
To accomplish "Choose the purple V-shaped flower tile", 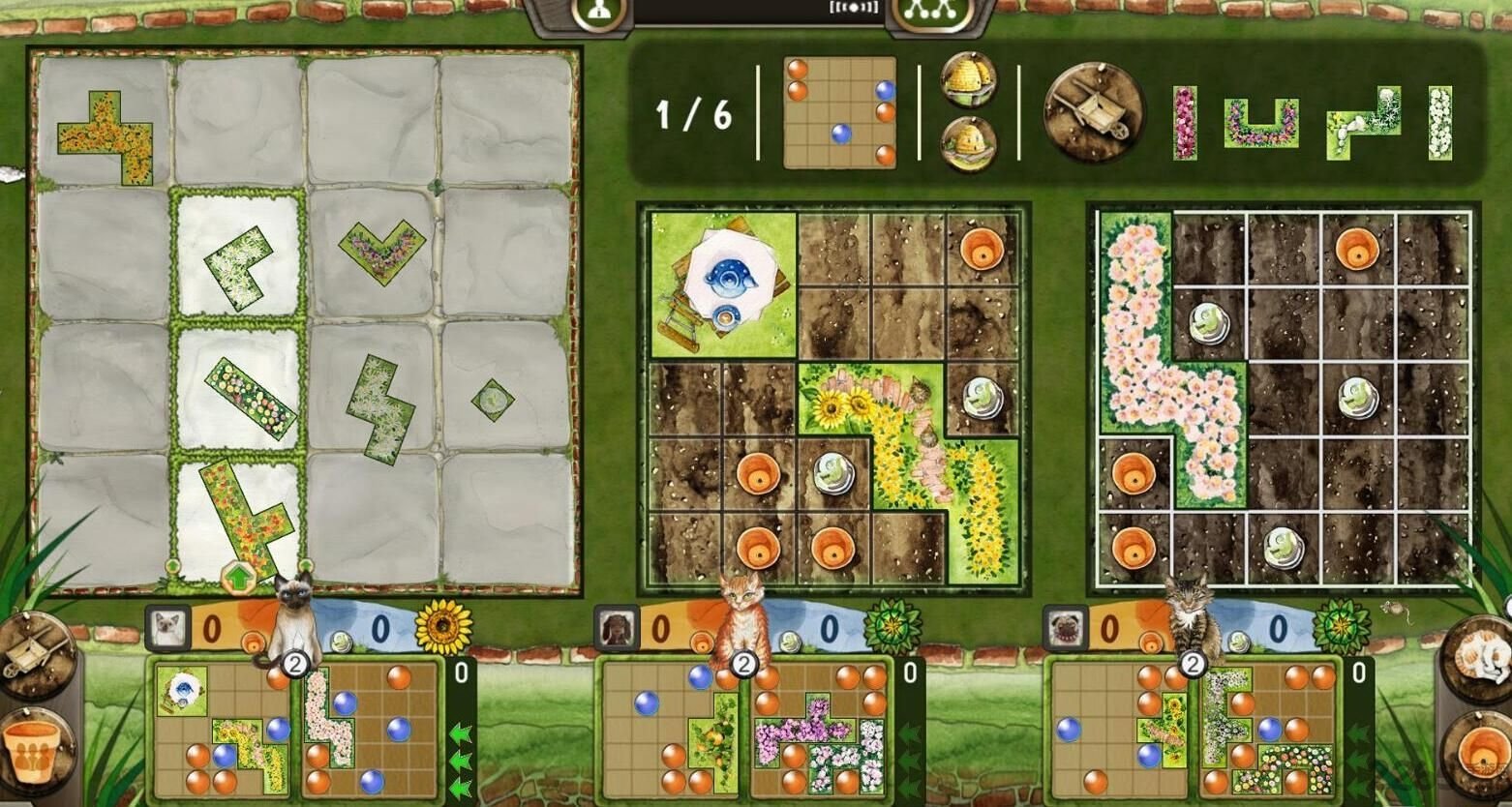I will coord(381,250).
